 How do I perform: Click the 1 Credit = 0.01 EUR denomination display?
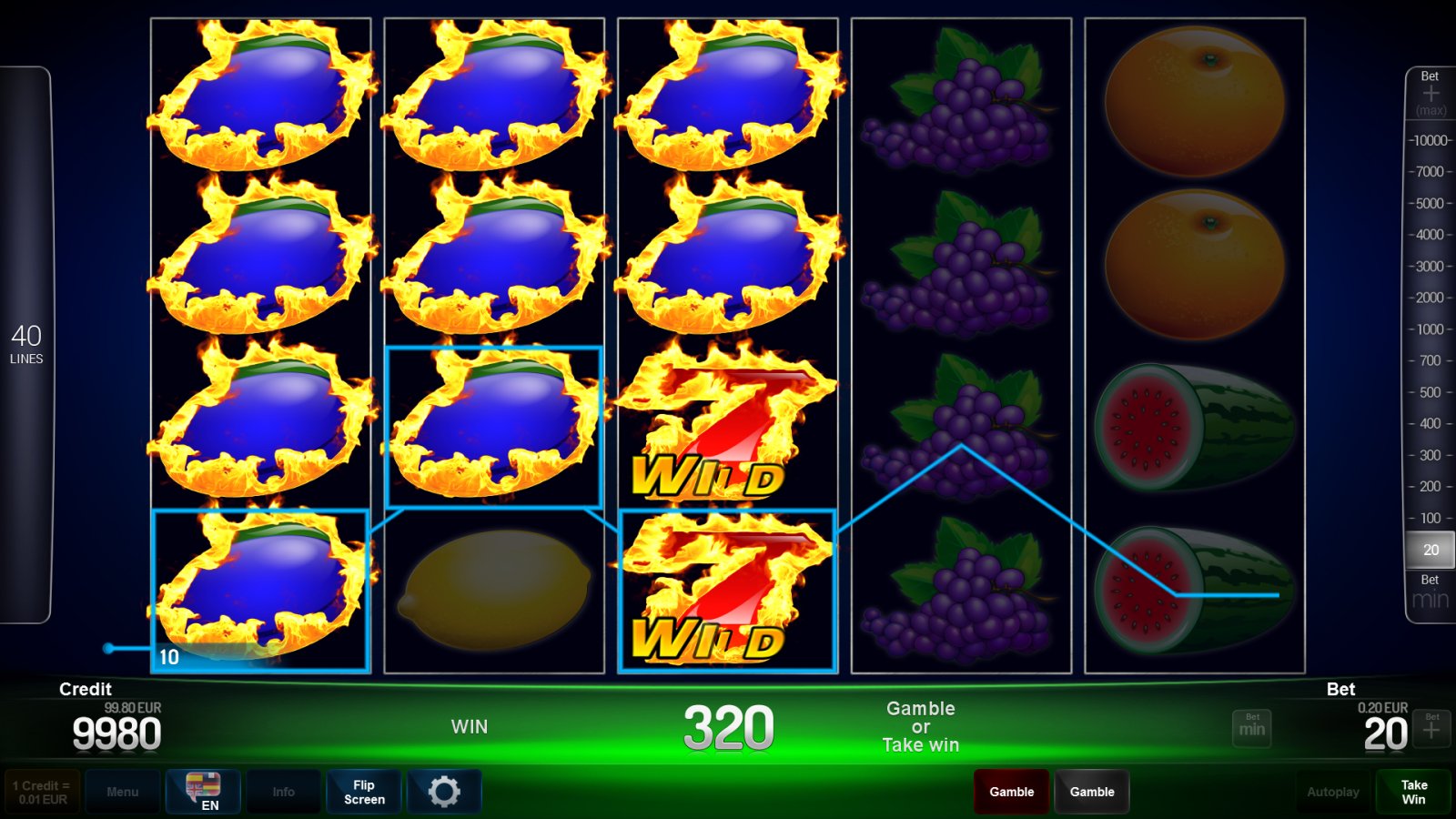[41, 791]
